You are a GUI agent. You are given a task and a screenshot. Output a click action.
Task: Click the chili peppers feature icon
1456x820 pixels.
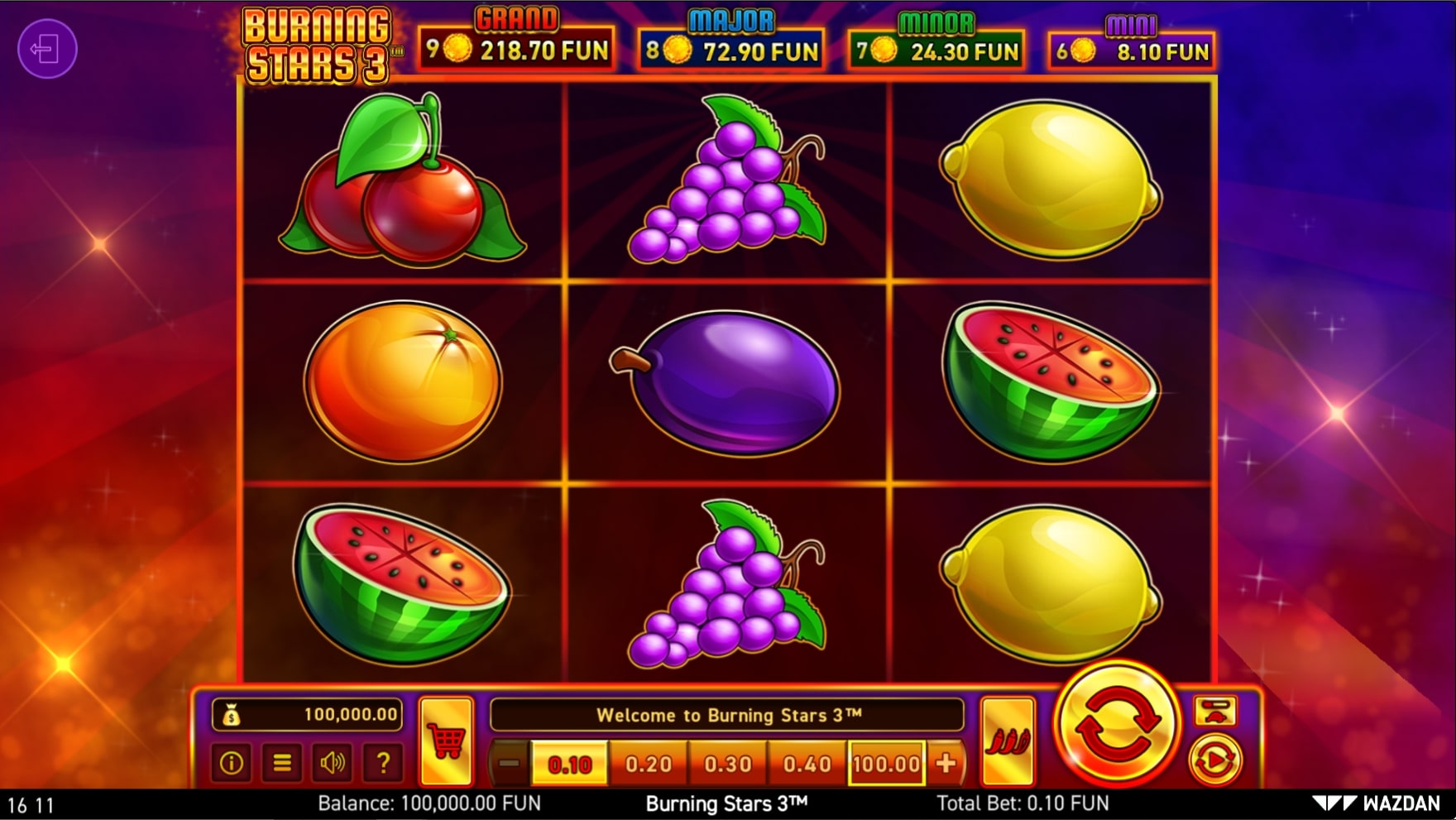click(1008, 740)
